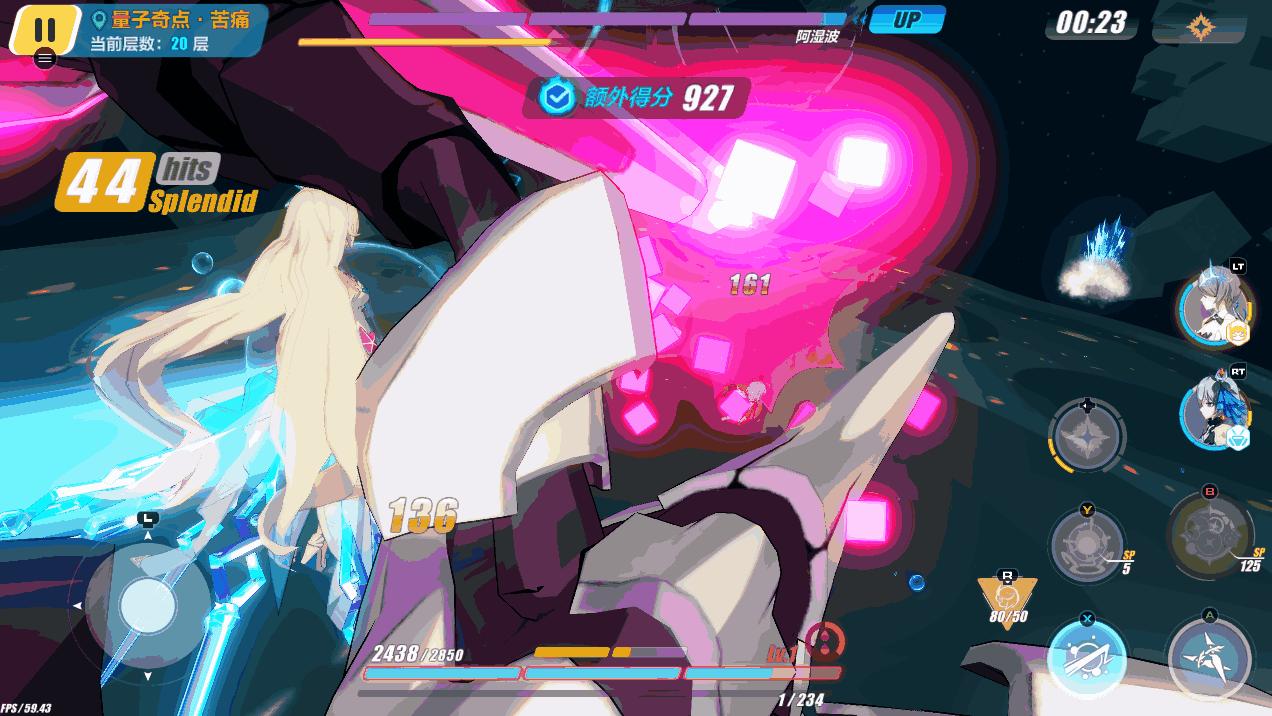Activate the ultimate skill costing 125 SP

pyautogui.click(x=1208, y=535)
